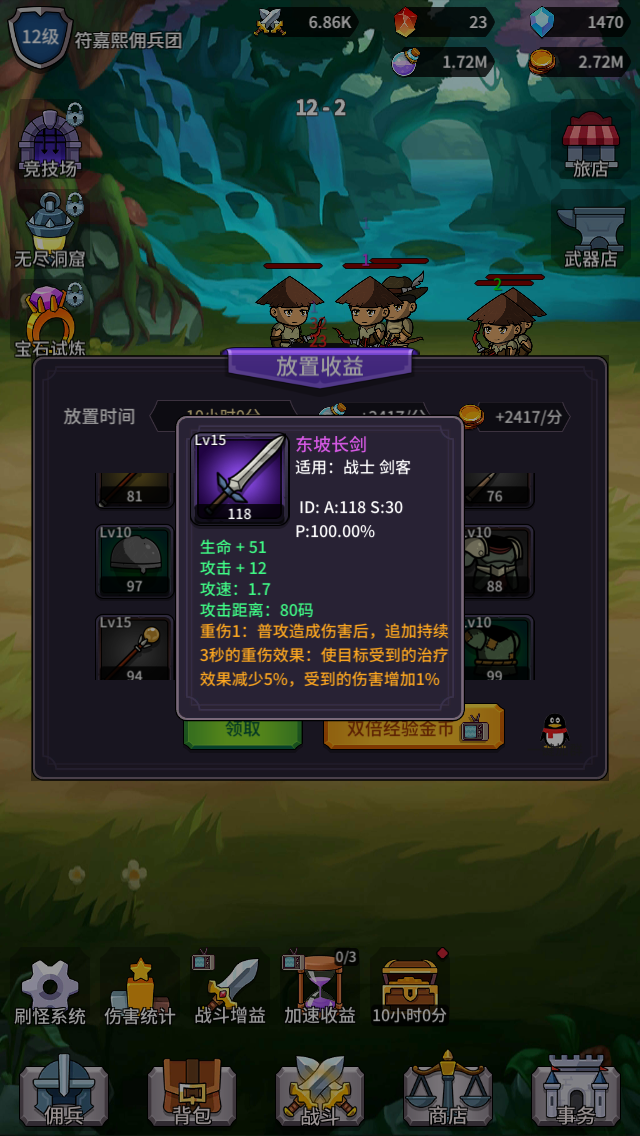Activate the 战斗增益 battle buff
Viewport: 640px width, 1136px height.
[x=230, y=992]
